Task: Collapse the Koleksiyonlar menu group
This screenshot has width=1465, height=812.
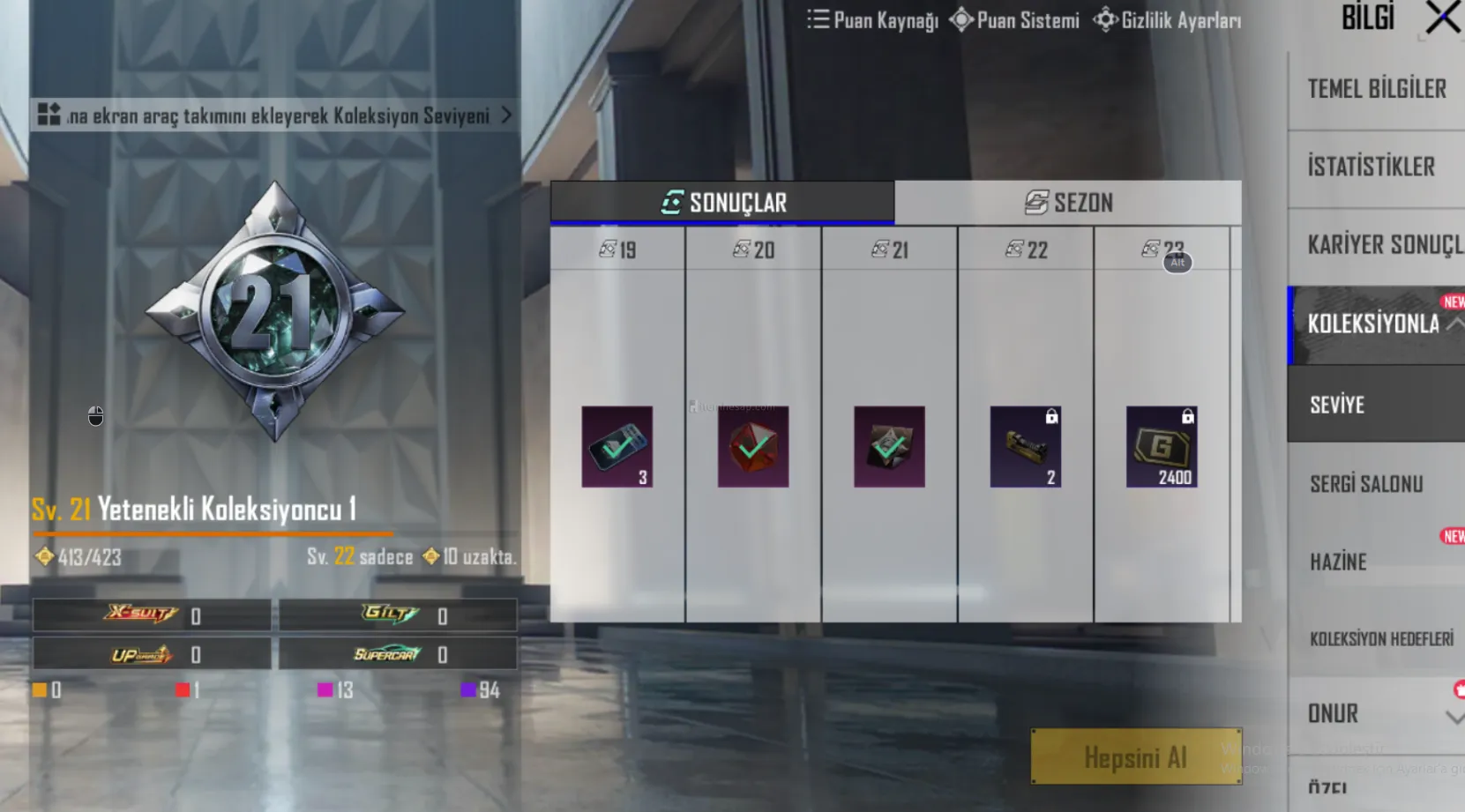Action: (x=1454, y=324)
